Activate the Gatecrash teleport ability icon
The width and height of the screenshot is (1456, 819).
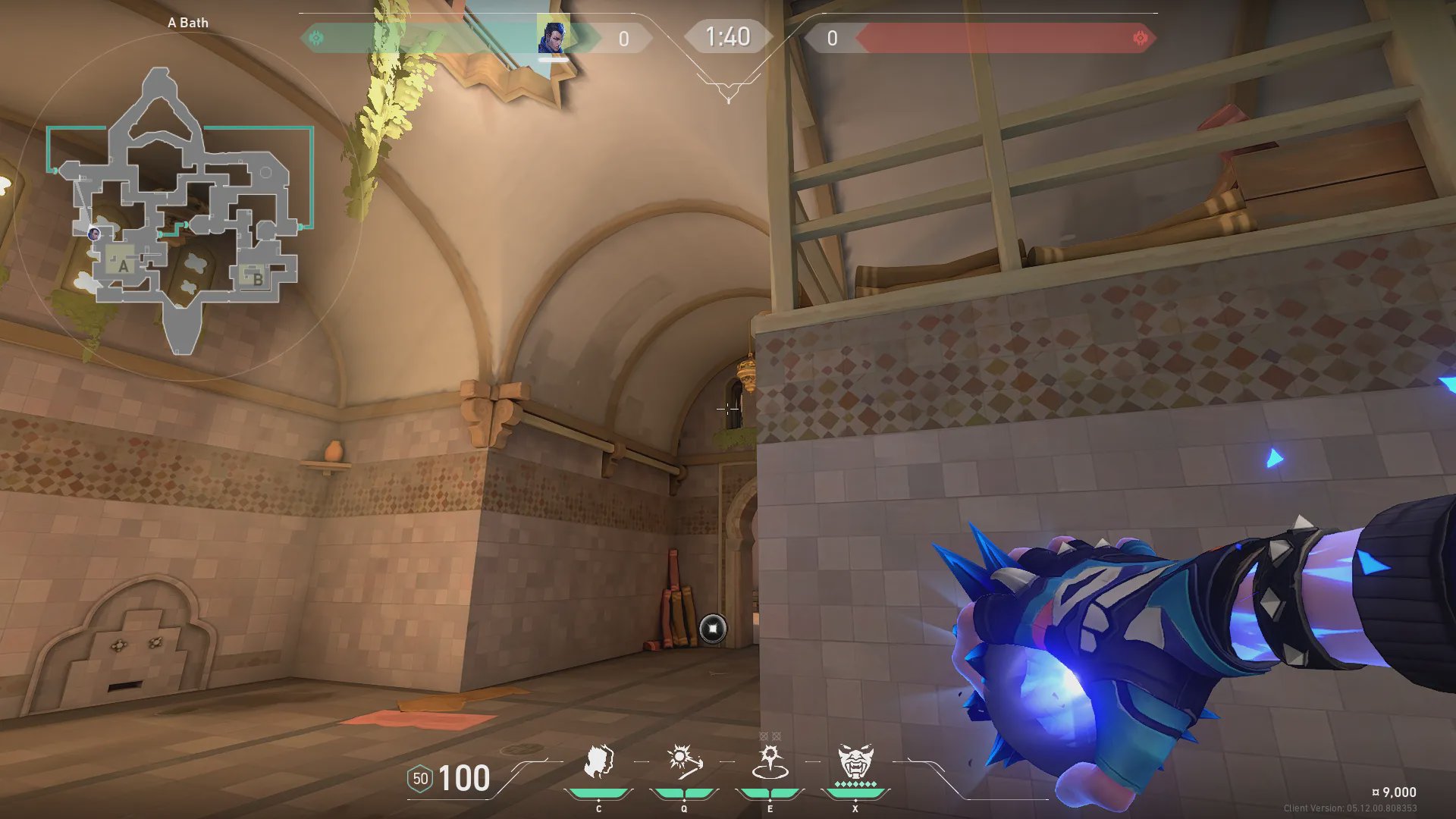click(770, 762)
